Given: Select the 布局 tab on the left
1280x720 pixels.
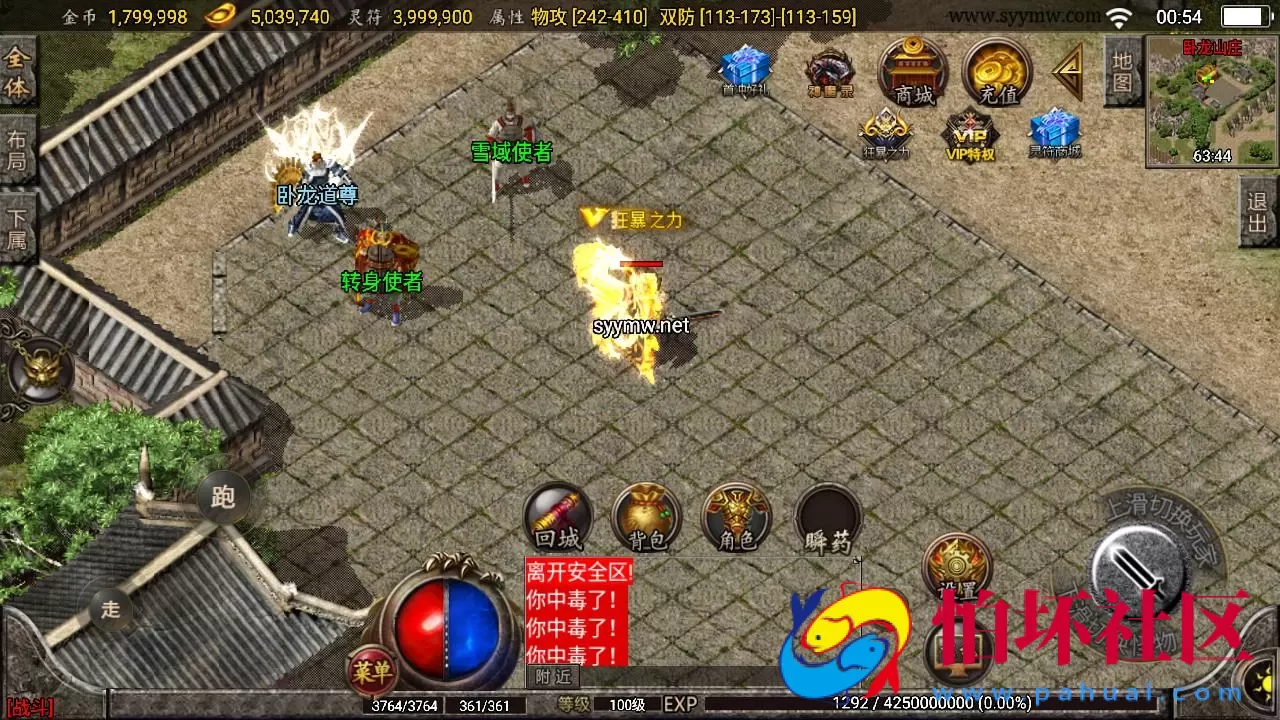Looking at the screenshot, I should click(x=16, y=148).
